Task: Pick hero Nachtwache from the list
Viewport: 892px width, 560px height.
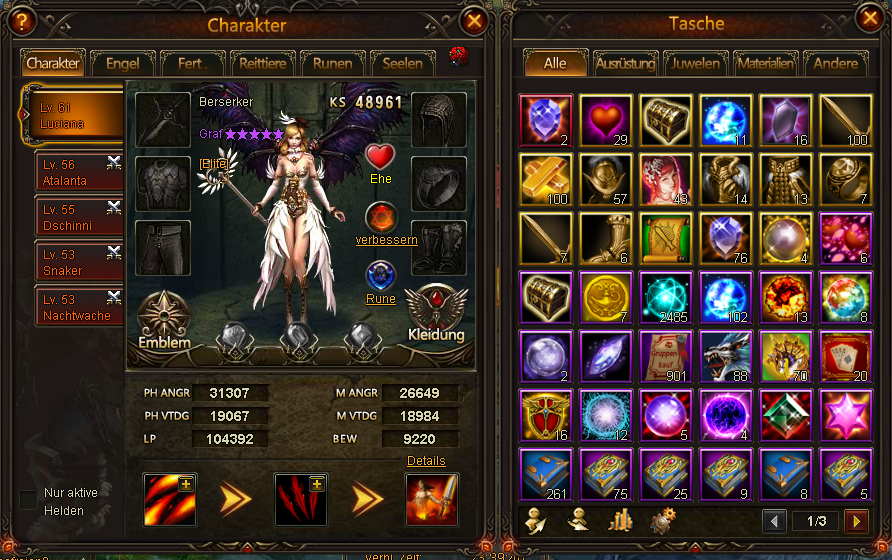Action: point(78,308)
